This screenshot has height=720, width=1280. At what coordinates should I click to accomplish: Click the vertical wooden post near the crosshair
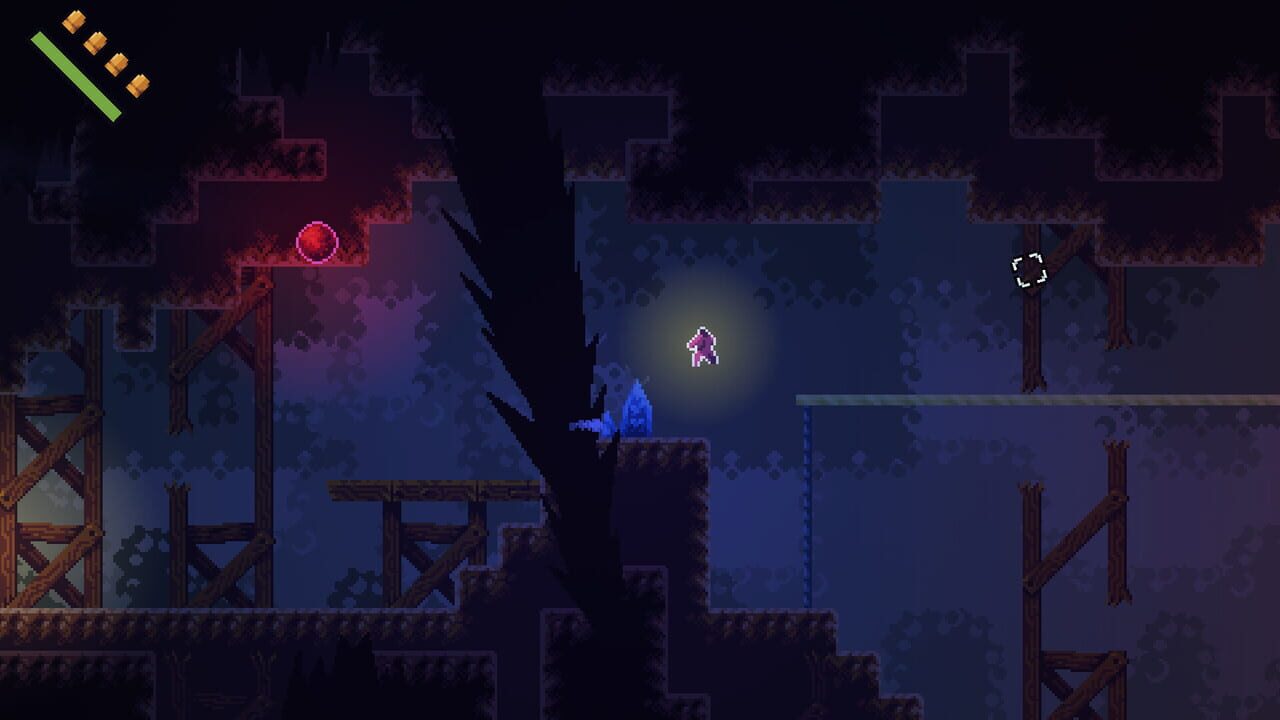1030,340
